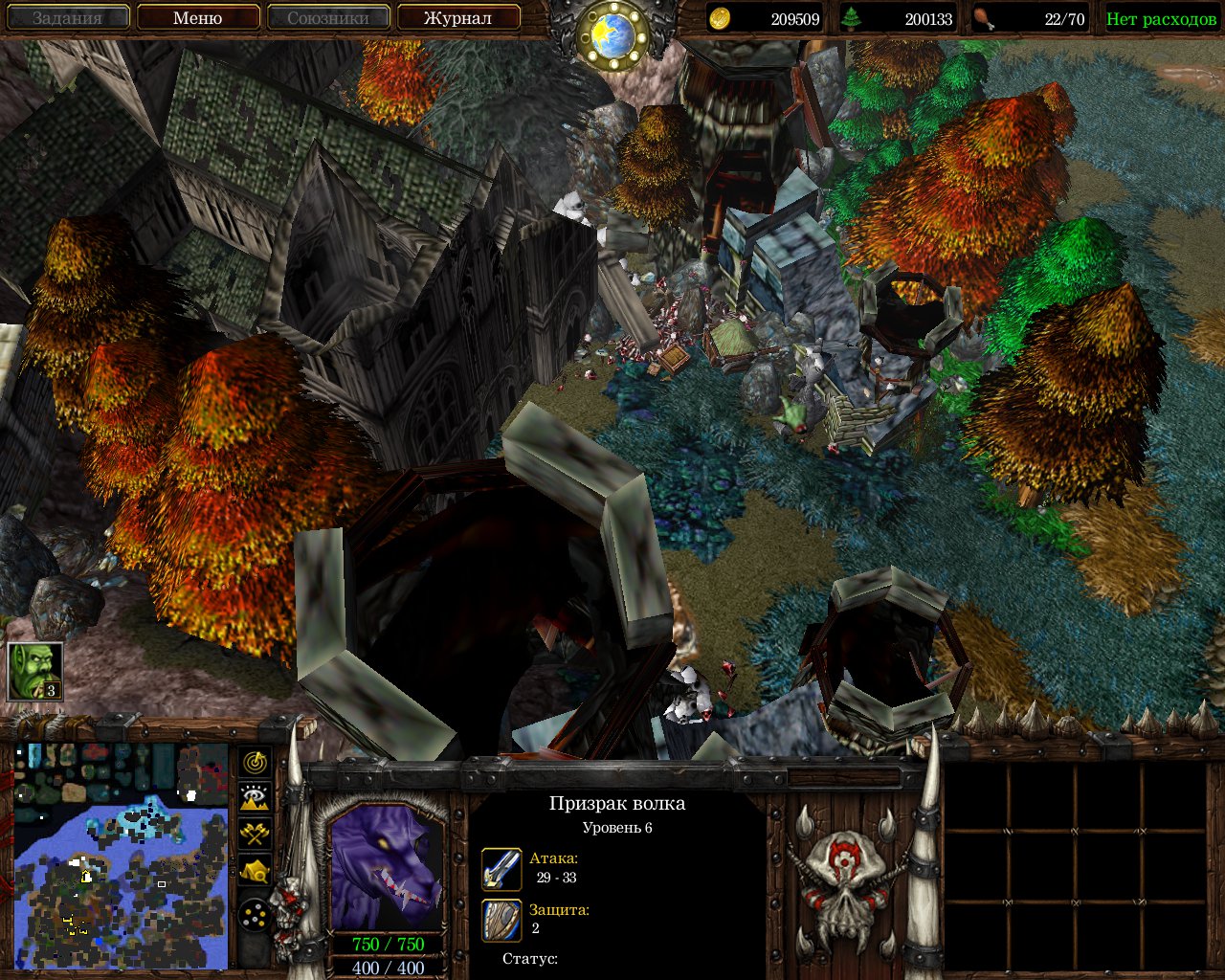
Task: Toggle creep camp display on minimap
Action: coord(255,870)
